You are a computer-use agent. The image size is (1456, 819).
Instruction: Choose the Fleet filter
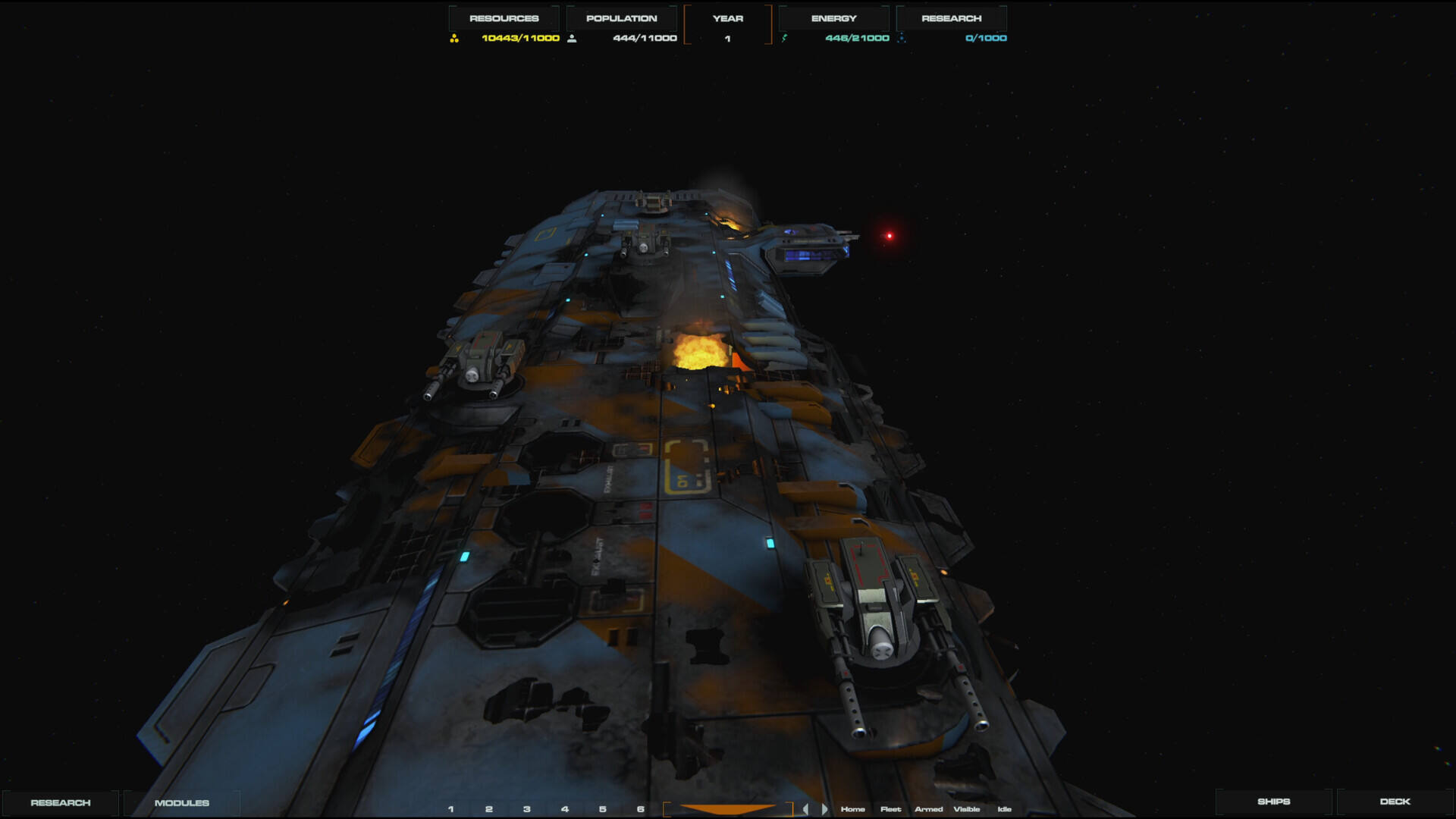pyautogui.click(x=891, y=809)
